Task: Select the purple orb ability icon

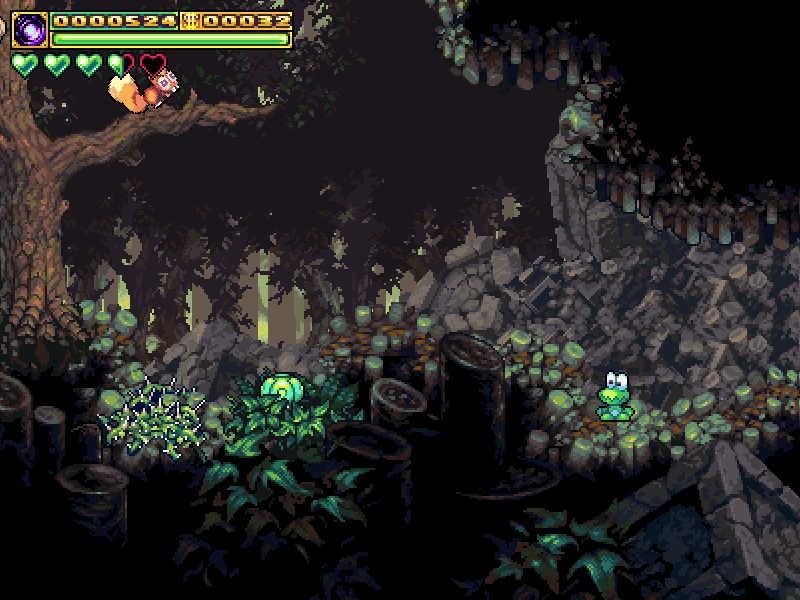Action: (31, 30)
